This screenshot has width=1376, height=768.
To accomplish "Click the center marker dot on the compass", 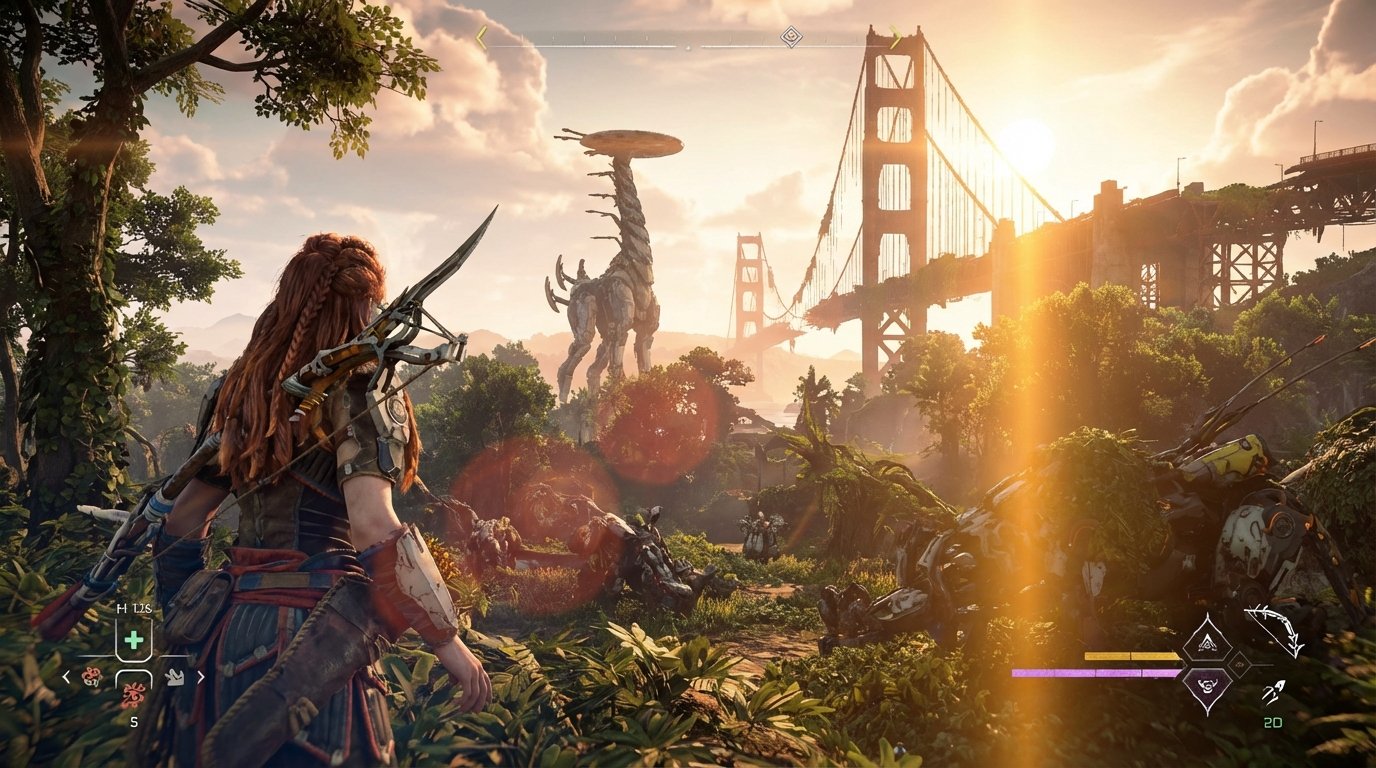I will 690,45.
